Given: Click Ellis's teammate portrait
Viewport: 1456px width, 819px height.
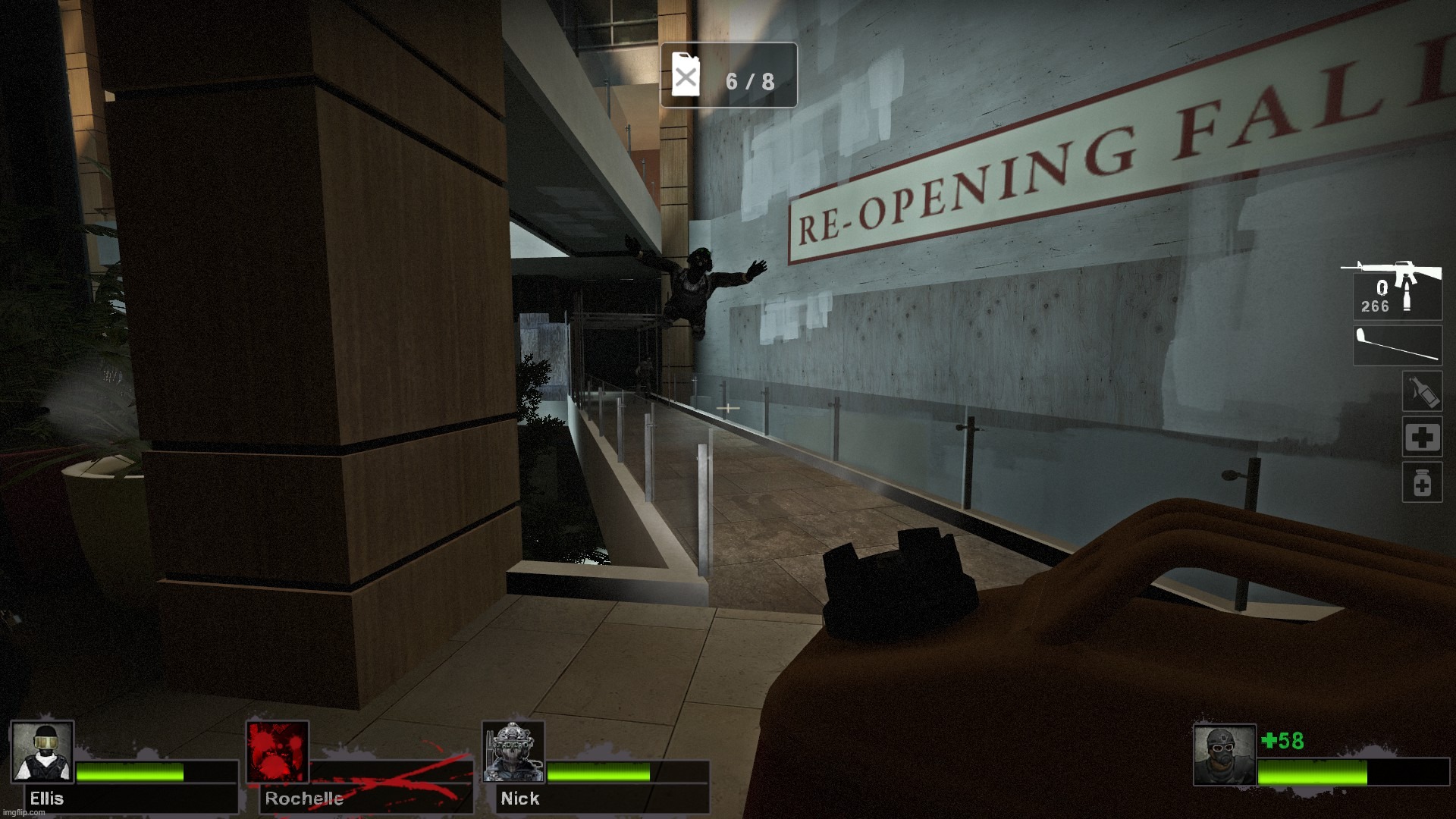Looking at the screenshot, I should 42,752.
